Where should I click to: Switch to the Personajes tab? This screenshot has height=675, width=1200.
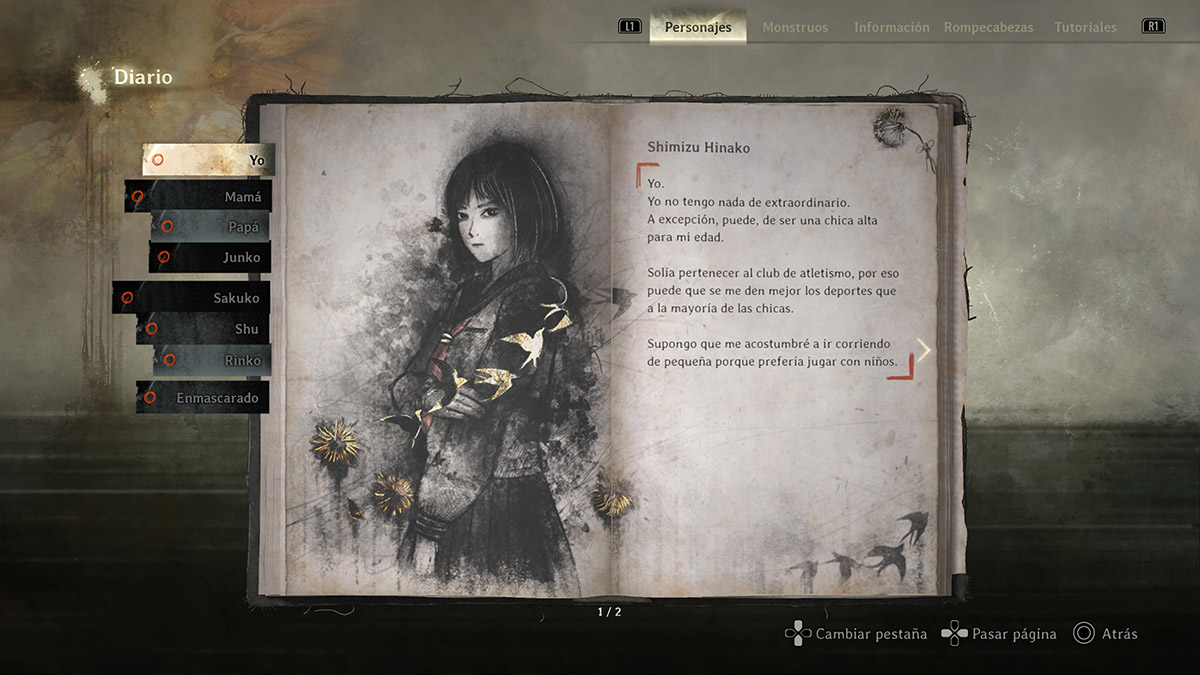point(698,27)
